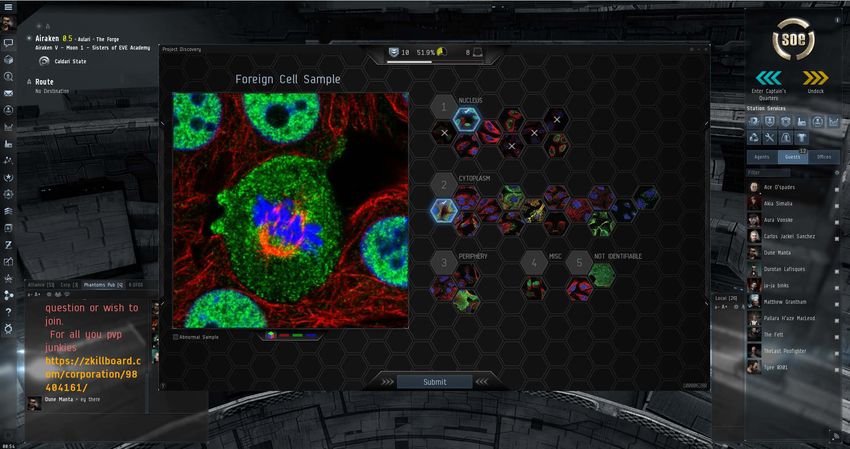
Task: Show the Guests tab list
Action: pyautogui.click(x=793, y=157)
